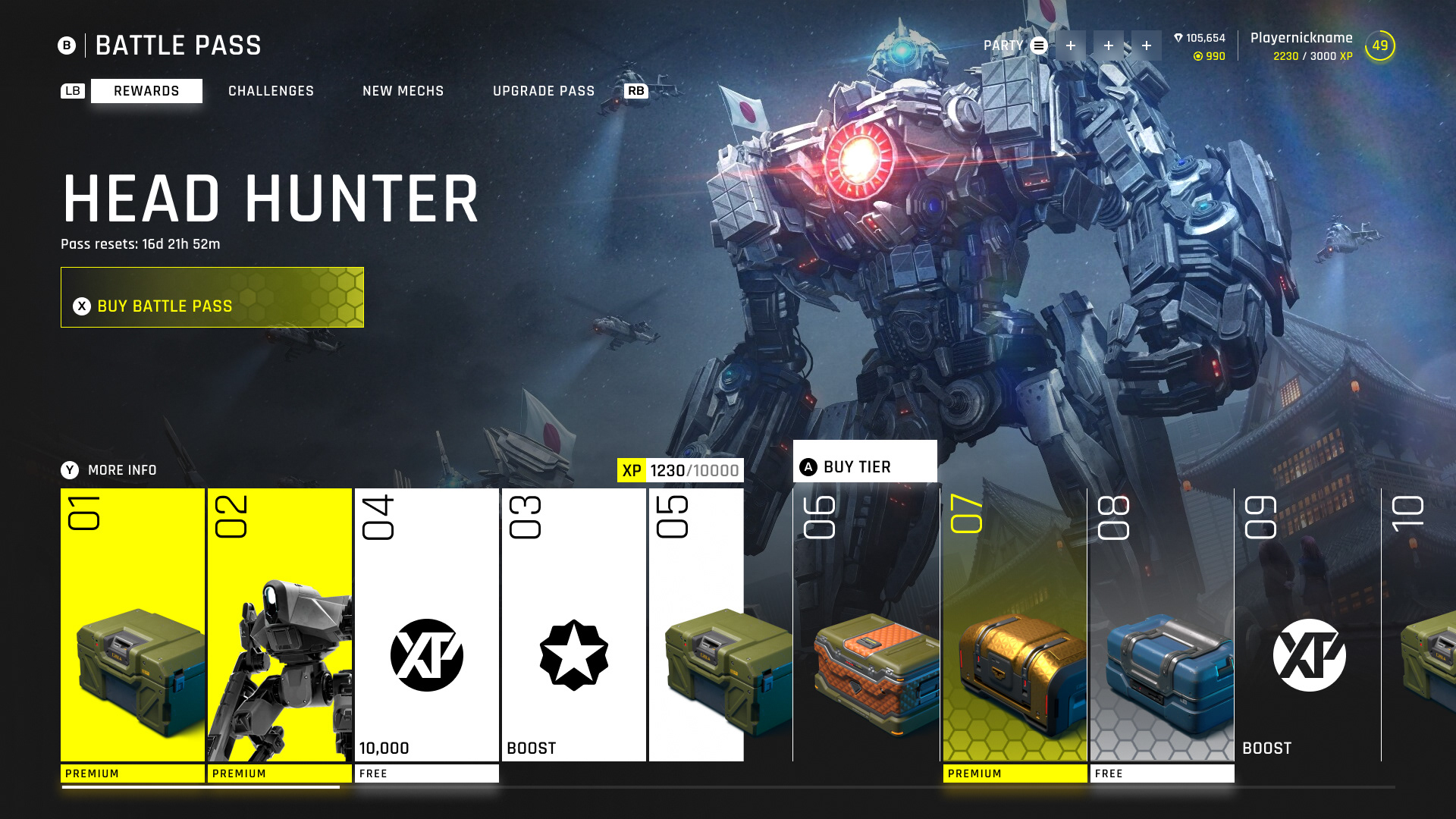Open the Challenges tab
This screenshot has width=1456, height=819.
click(271, 91)
